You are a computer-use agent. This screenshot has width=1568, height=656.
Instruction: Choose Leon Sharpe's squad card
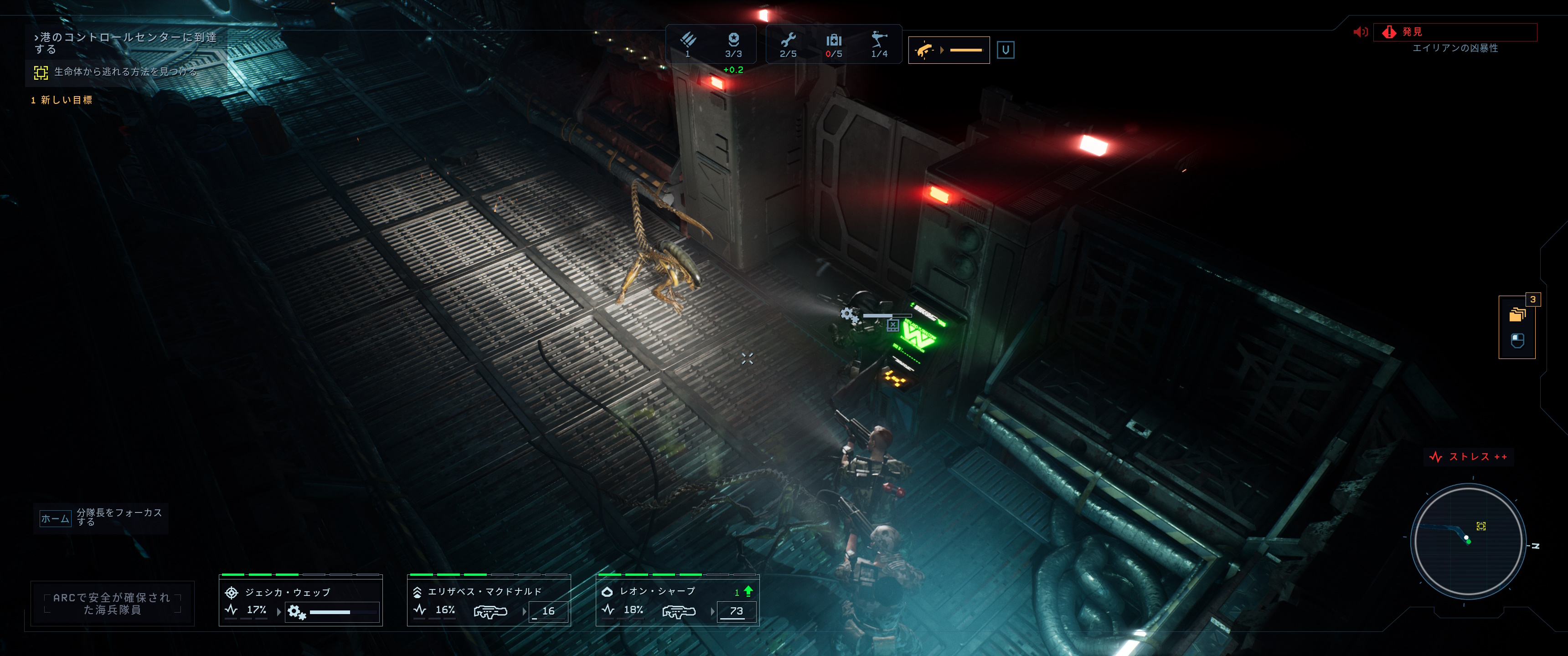tap(677, 600)
